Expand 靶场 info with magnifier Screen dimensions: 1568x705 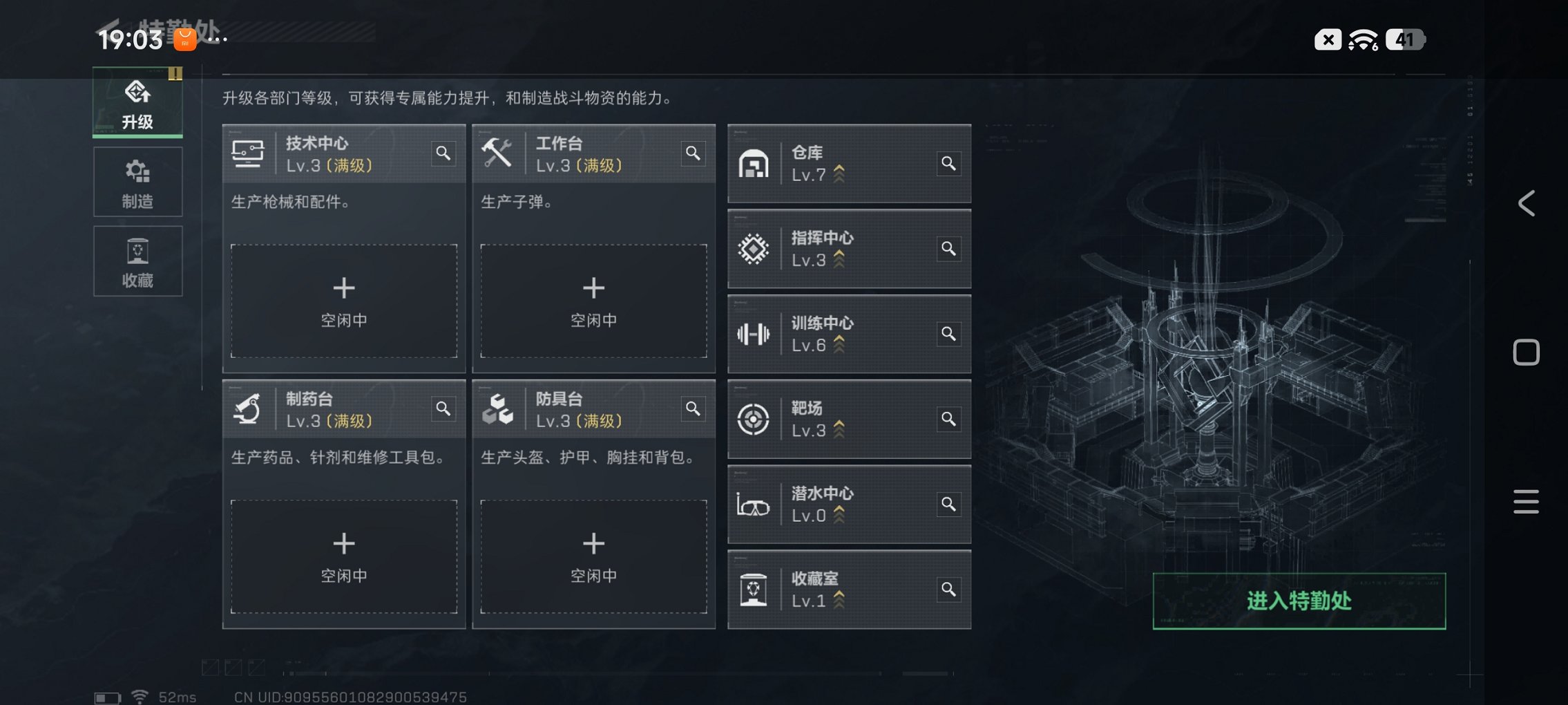[x=949, y=419]
